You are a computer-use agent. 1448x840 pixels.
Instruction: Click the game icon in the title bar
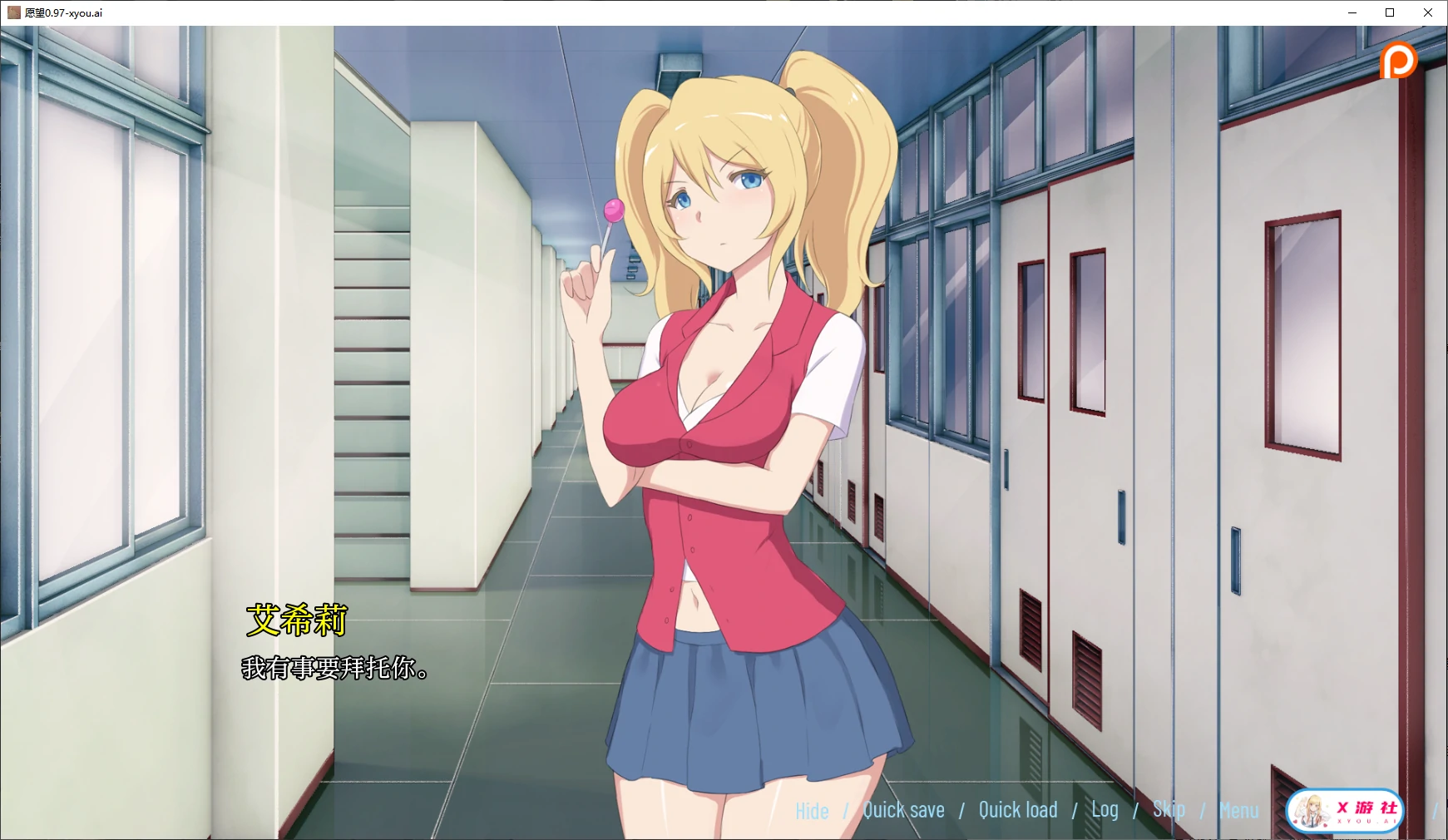tap(12, 12)
